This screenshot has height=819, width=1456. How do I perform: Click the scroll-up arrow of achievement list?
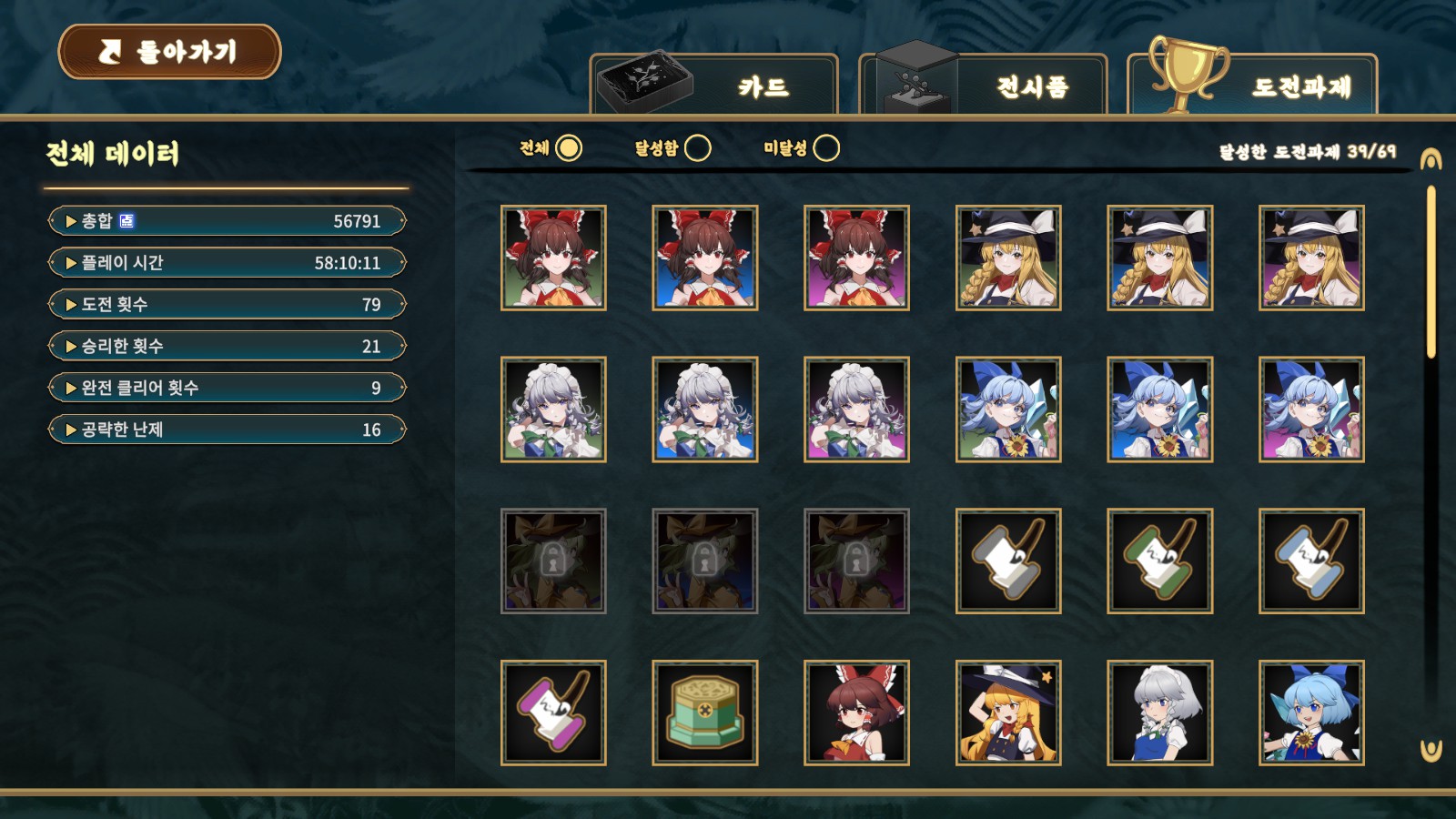[1431, 160]
